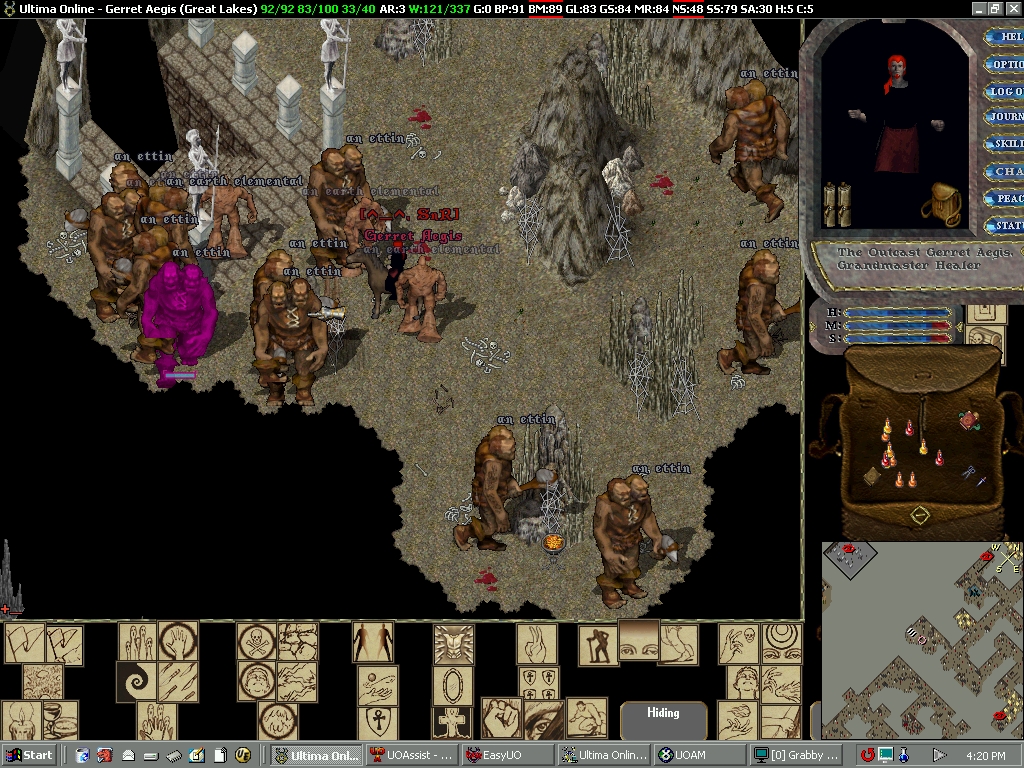Viewport: 1024px width, 768px height.
Task: Show the Skills list
Action: [x=1004, y=144]
